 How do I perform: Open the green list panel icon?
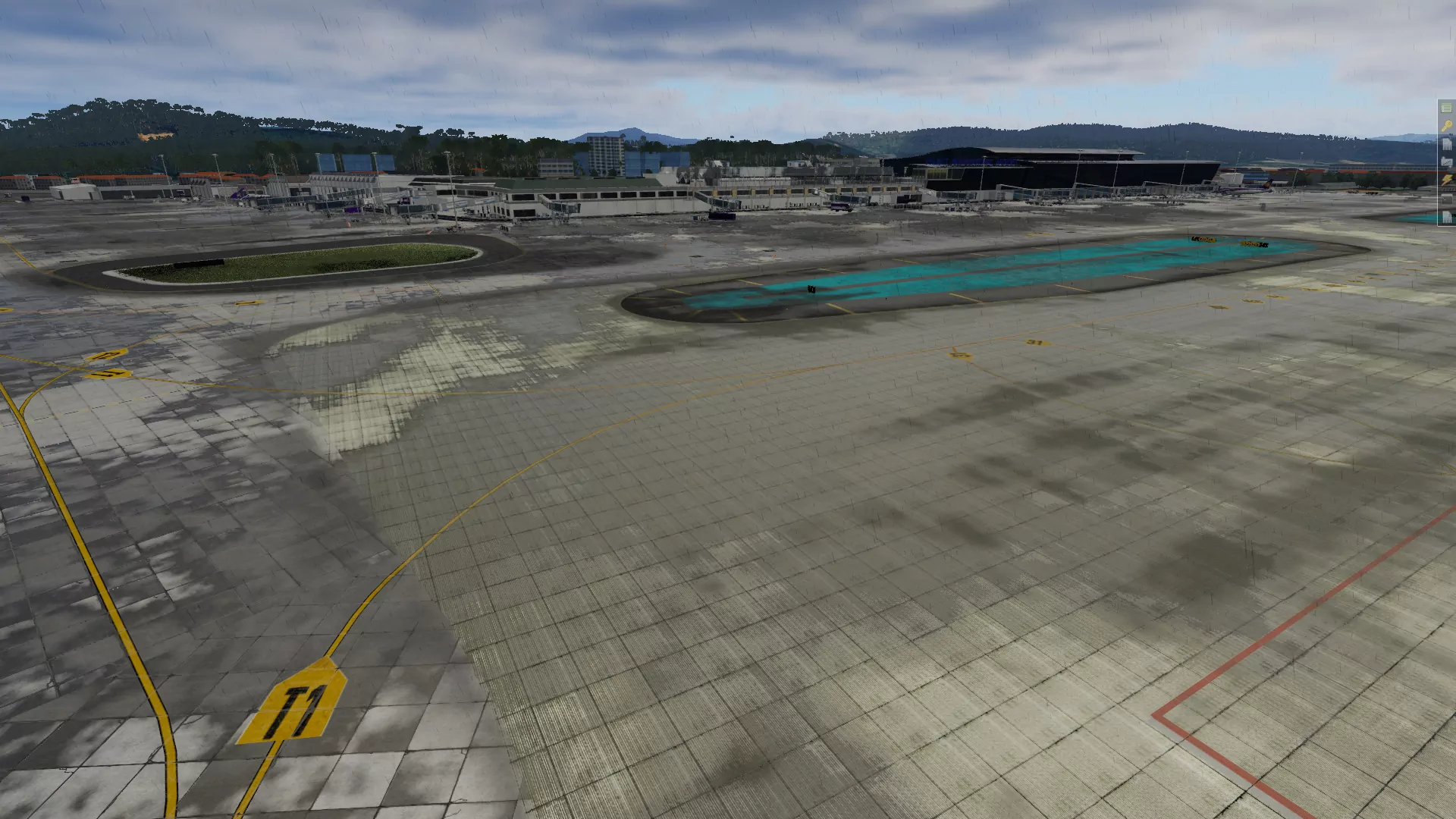pyautogui.click(x=1446, y=108)
